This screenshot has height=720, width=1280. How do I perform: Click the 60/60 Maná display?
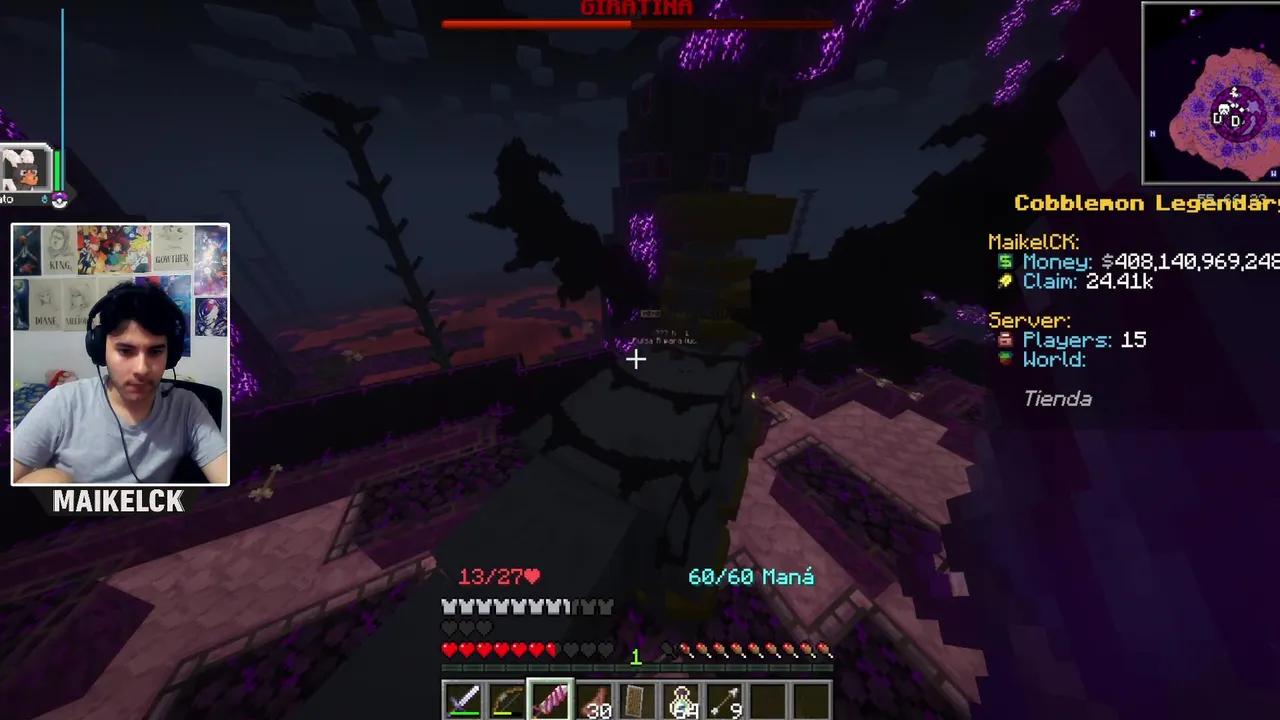point(750,576)
